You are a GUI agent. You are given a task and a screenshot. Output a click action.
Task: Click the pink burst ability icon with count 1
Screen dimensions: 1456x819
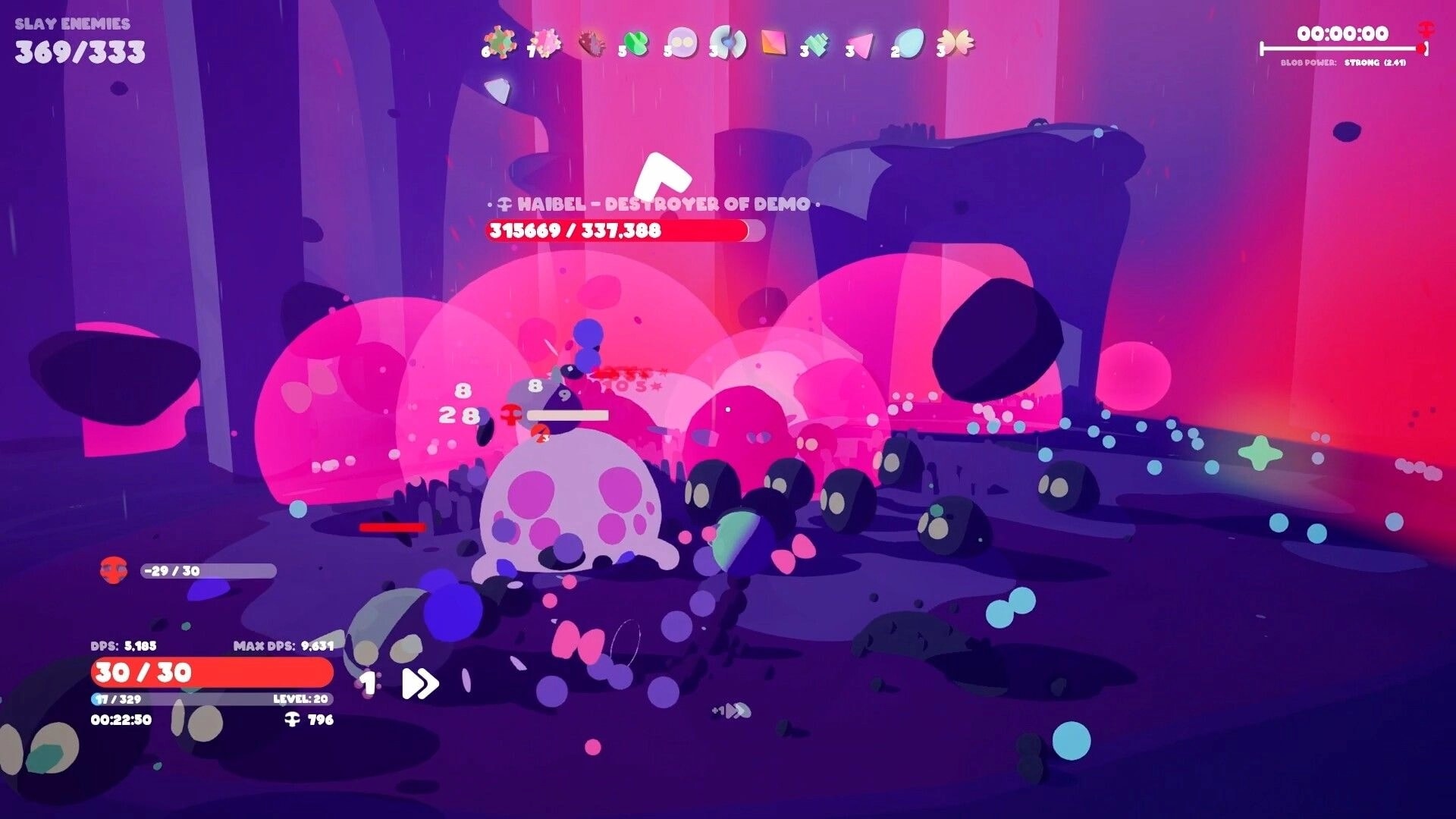coord(546,44)
